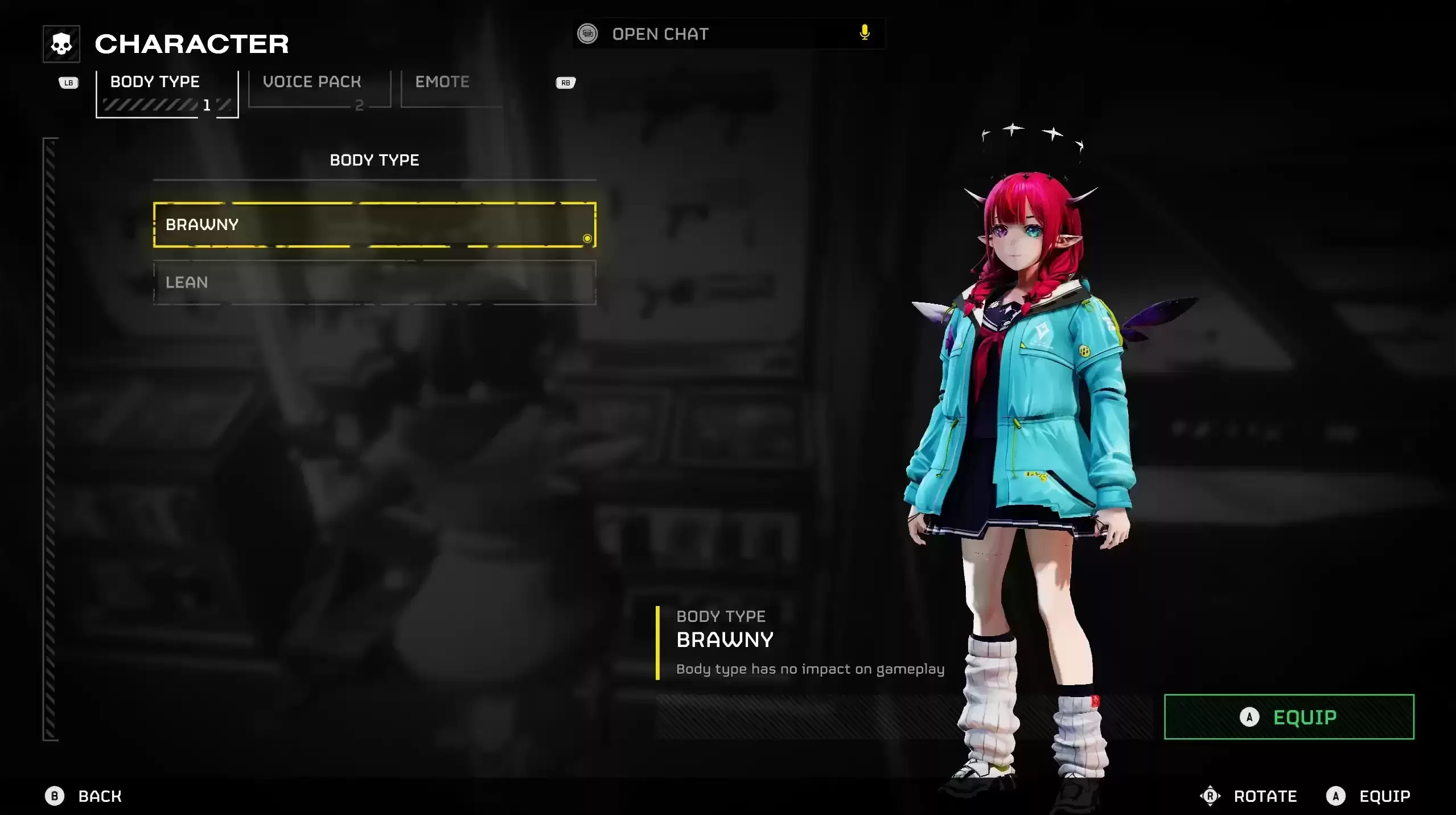Select the Brawny body type radio button
This screenshot has height=815, width=1456.
(x=587, y=239)
